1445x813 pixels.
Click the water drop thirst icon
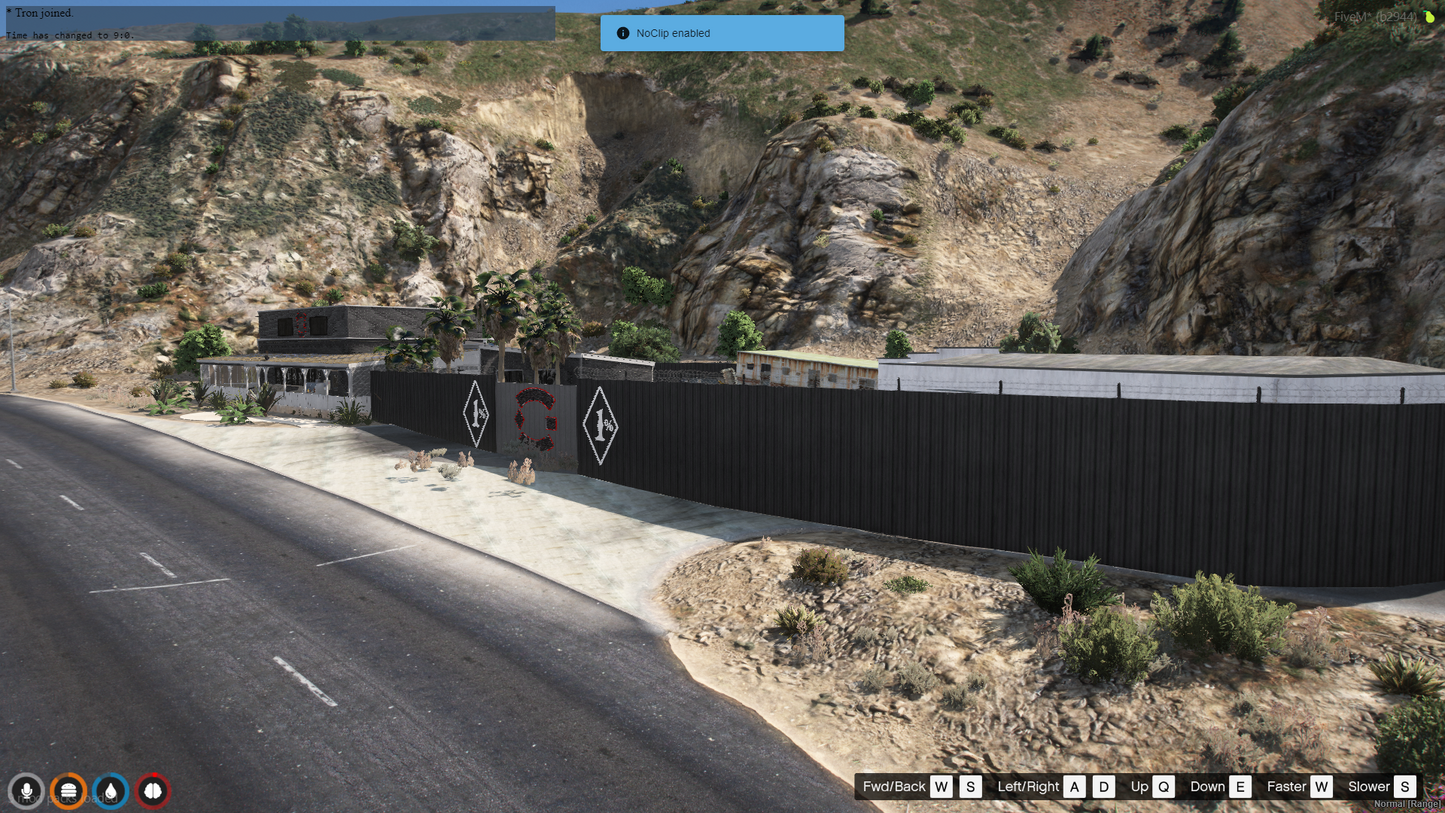tap(111, 791)
